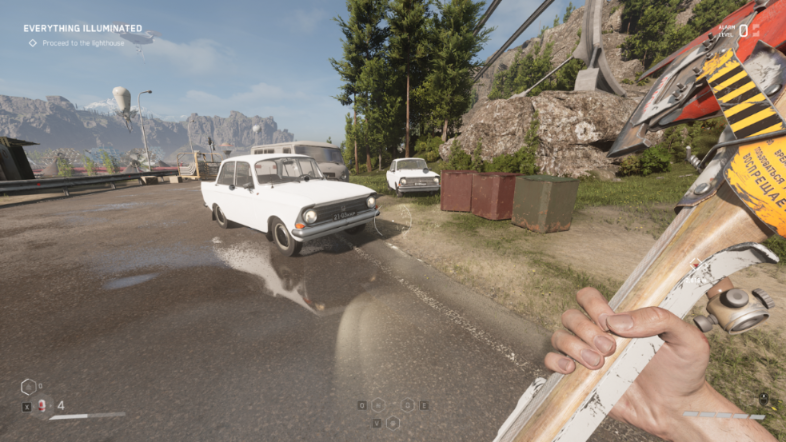This screenshot has width=786, height=442.
Task: Open the Everything Illuminated quest tracker
Action: coord(83,28)
